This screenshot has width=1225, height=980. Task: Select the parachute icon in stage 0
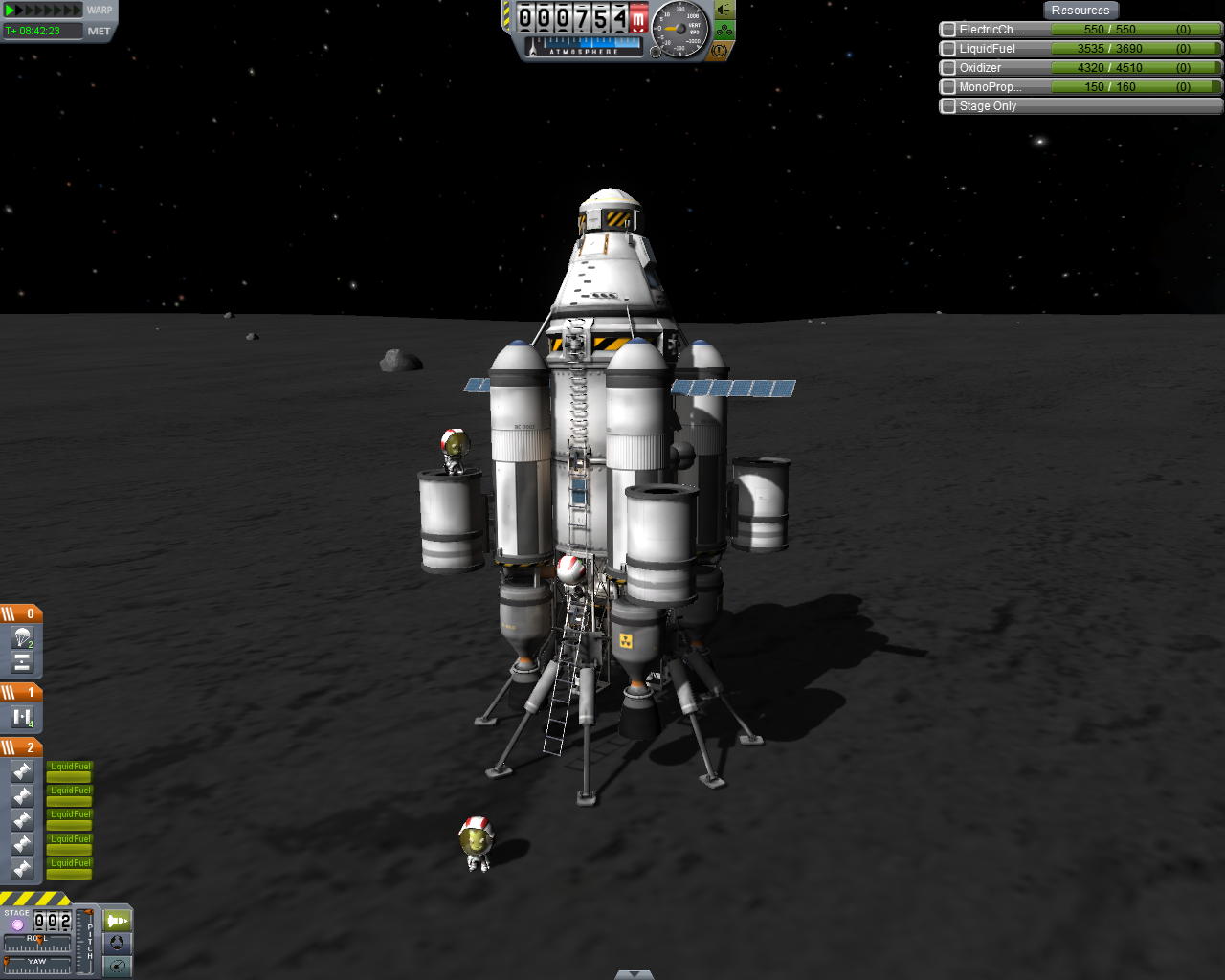22,637
